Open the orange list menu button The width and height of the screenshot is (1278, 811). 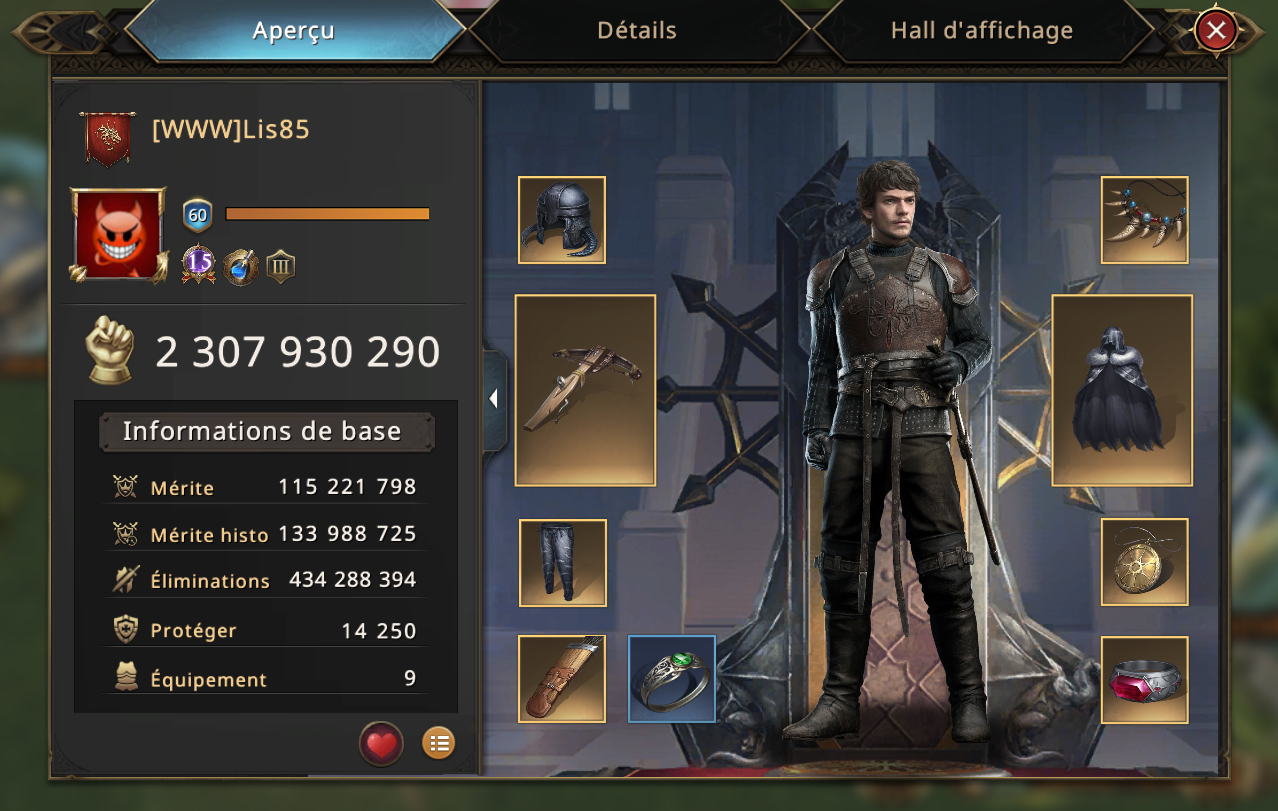[x=438, y=743]
